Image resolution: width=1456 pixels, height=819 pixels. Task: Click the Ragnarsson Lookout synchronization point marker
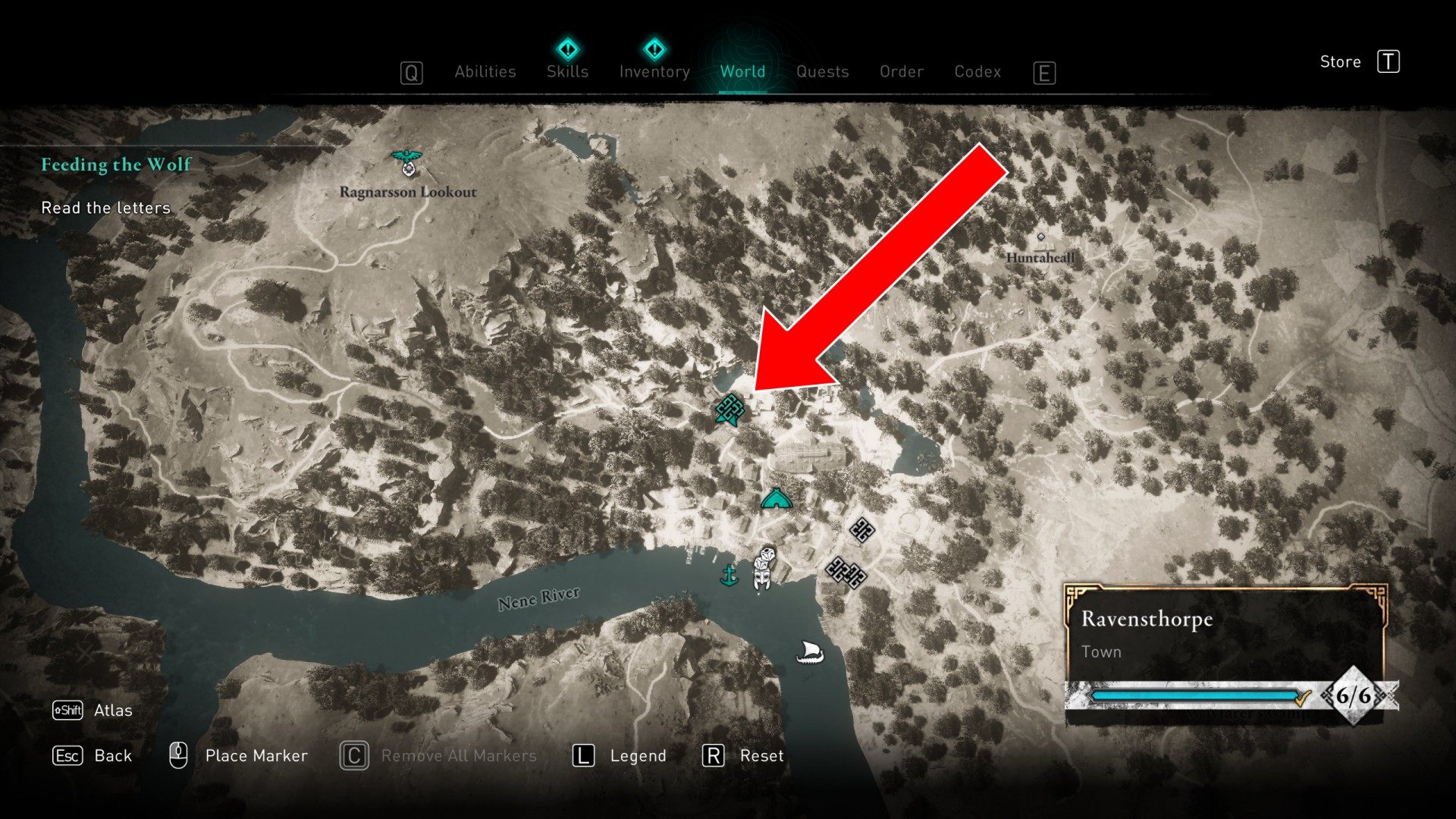click(407, 162)
